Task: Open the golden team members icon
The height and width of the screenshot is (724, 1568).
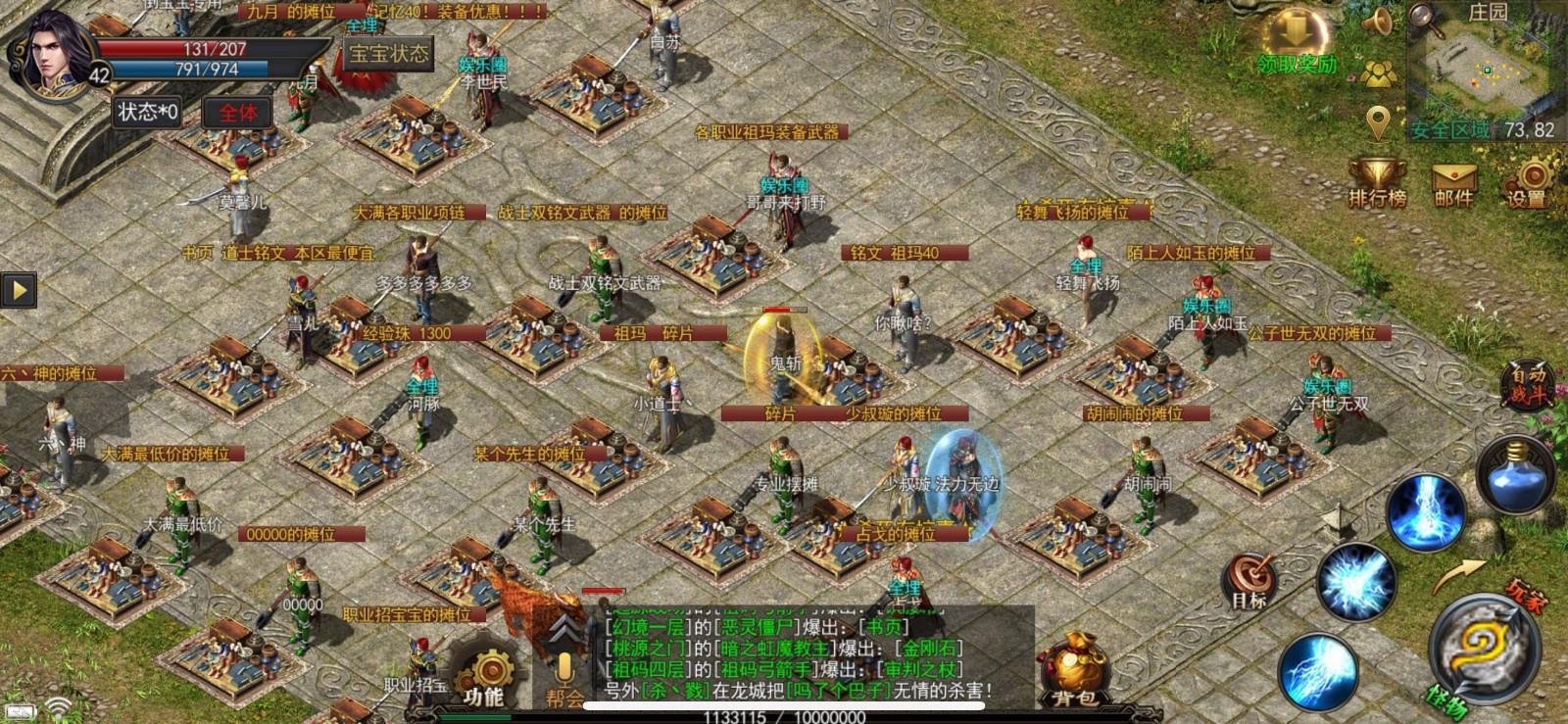Action: [x=1380, y=72]
